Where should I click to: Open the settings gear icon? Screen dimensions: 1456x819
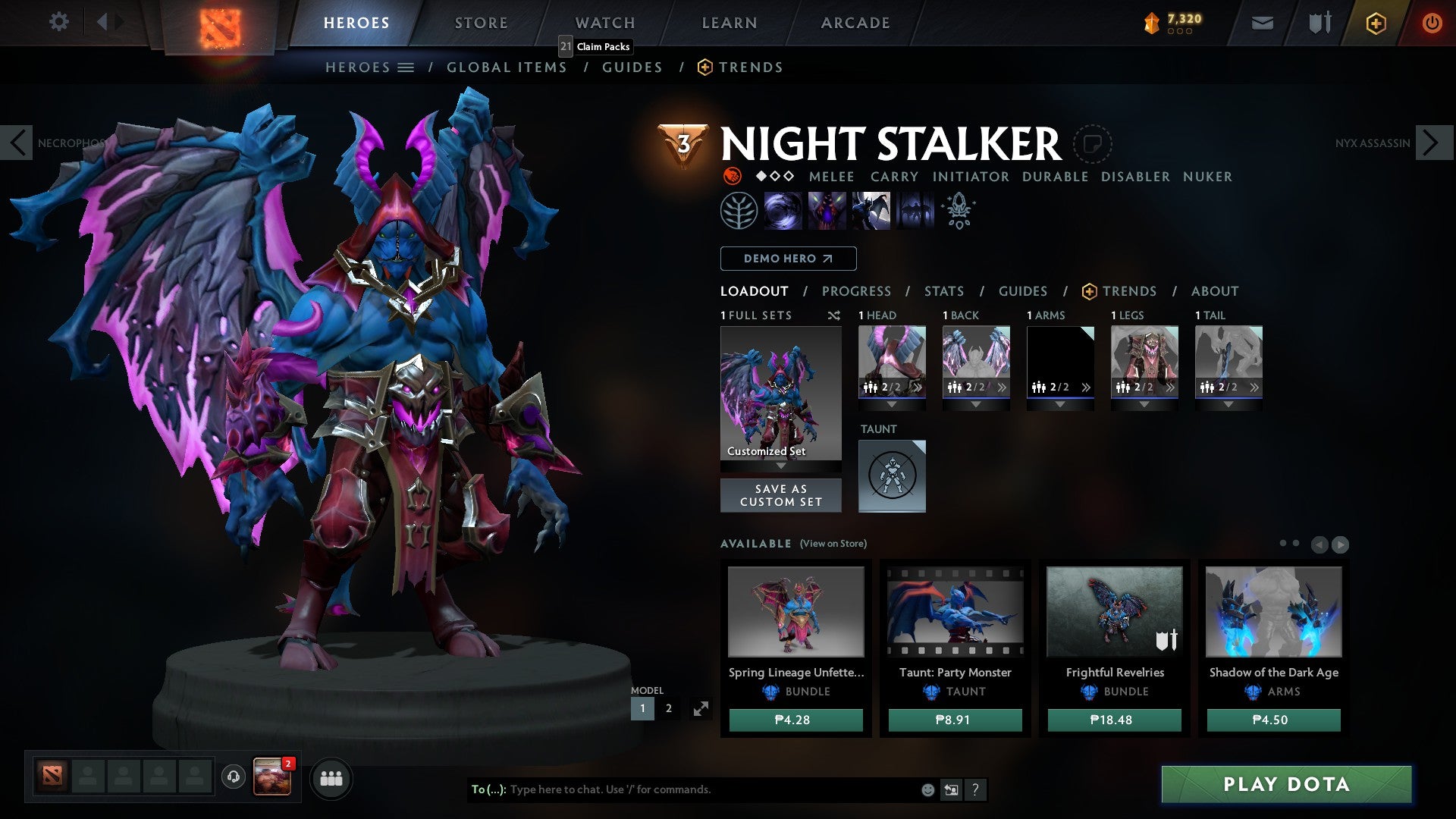click(x=58, y=22)
